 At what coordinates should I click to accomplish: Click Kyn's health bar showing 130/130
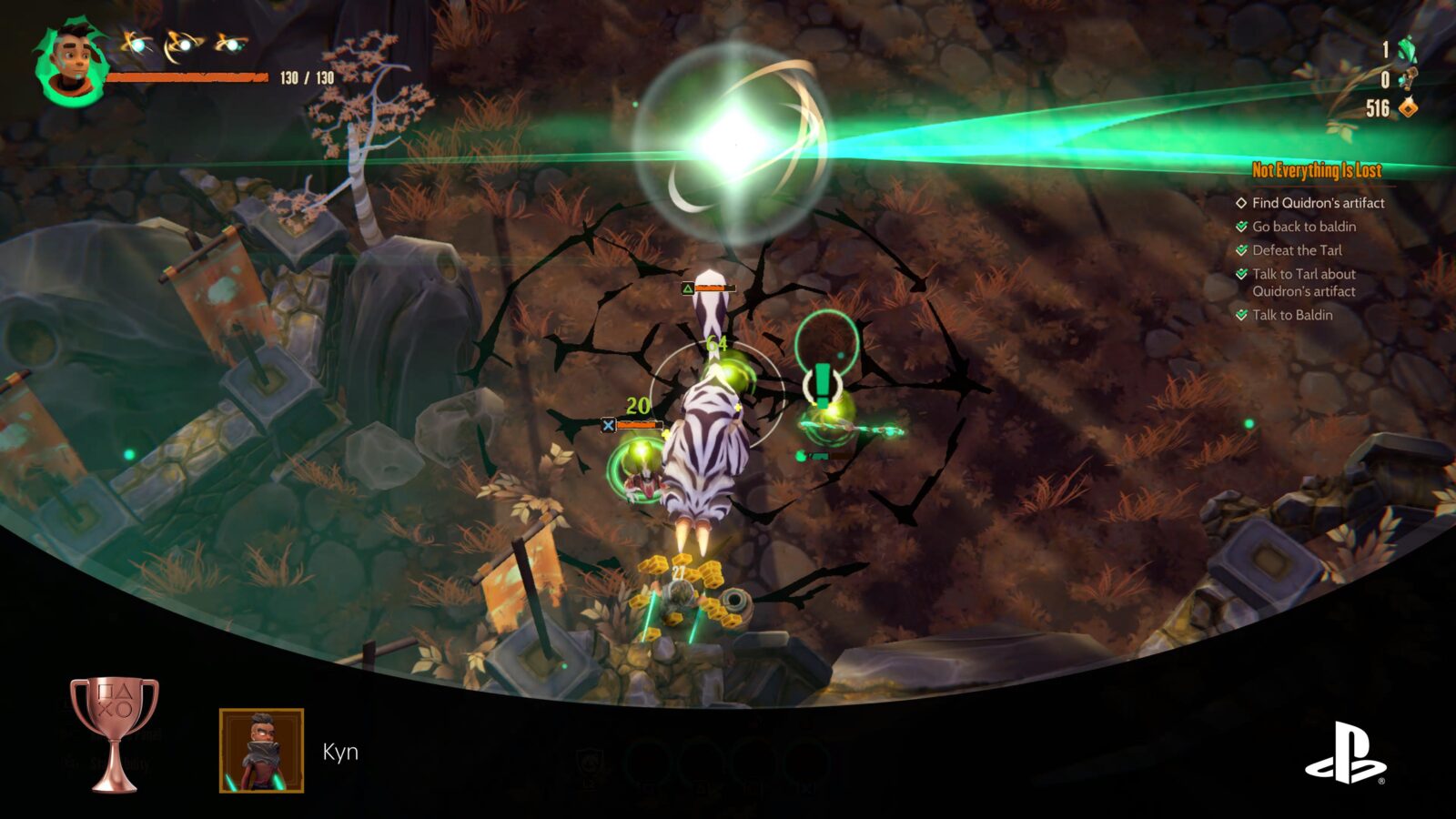[187, 78]
